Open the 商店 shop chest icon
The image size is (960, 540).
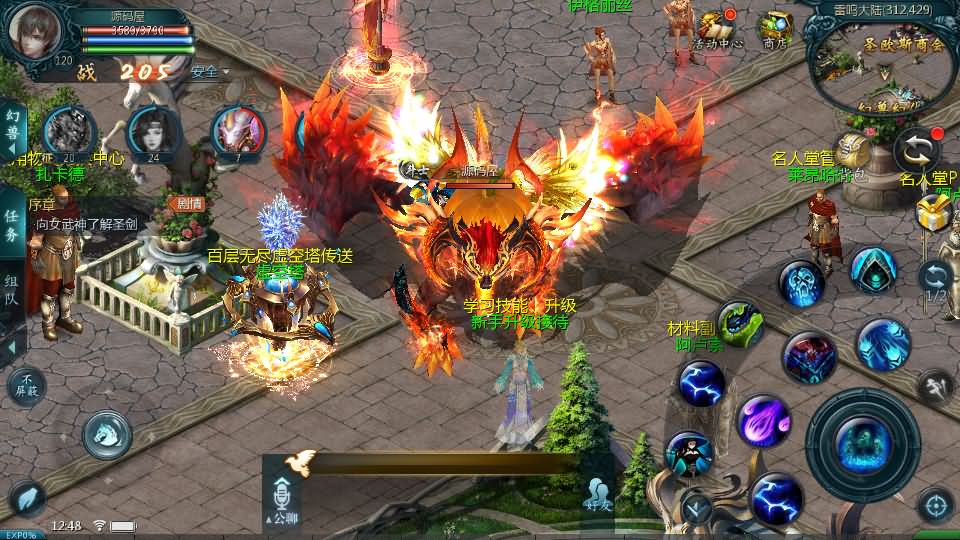click(x=775, y=30)
